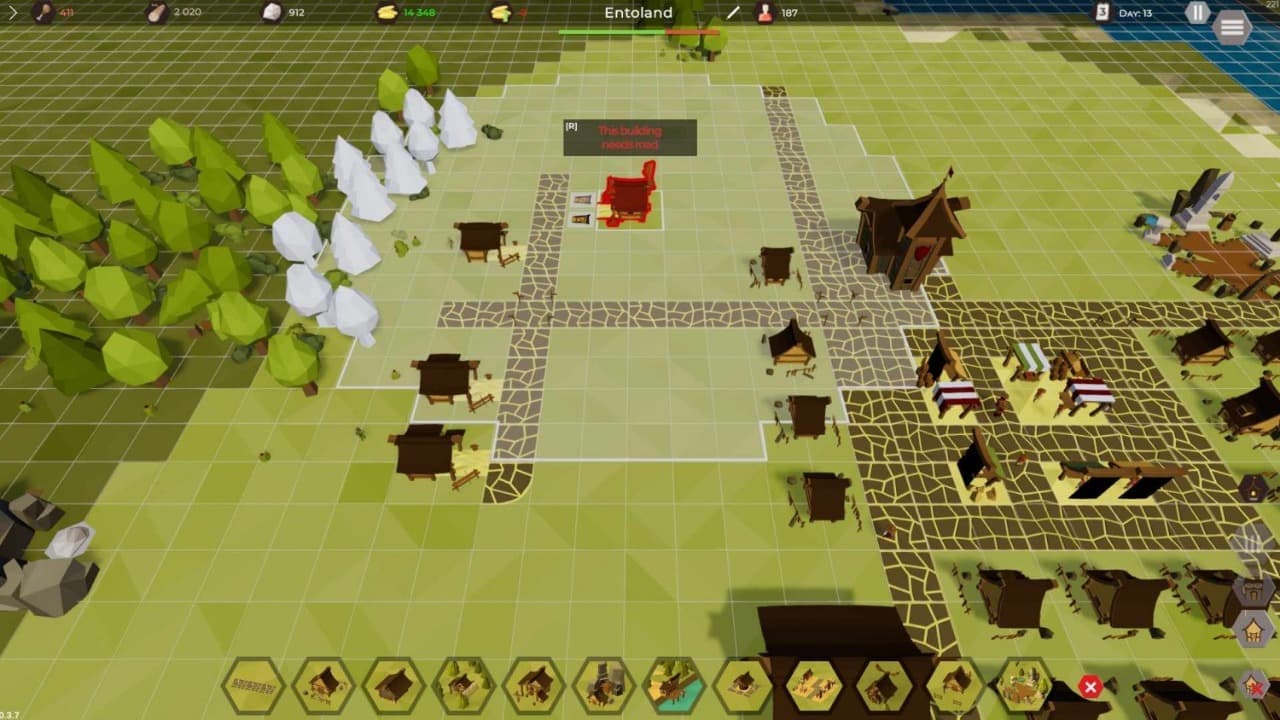Select the farm with trees building icon
Viewport: 1280px width, 720px height.
coord(463,685)
